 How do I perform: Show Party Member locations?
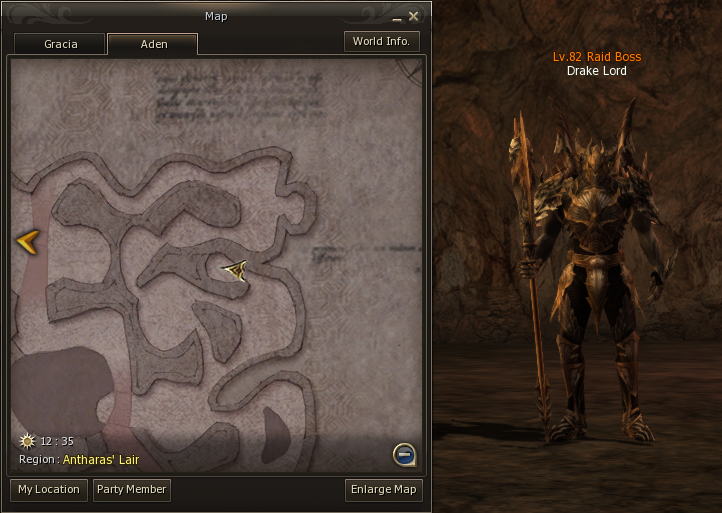coord(131,490)
